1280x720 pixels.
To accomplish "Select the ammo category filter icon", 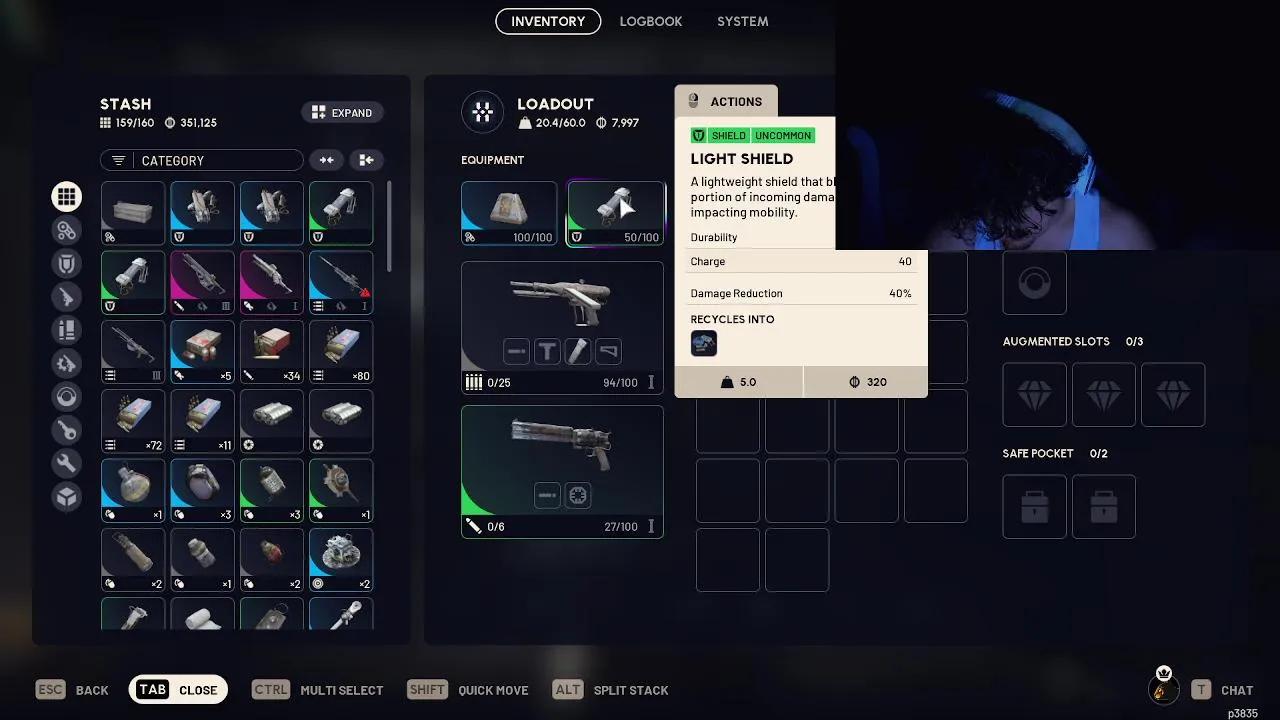I will coord(66,330).
